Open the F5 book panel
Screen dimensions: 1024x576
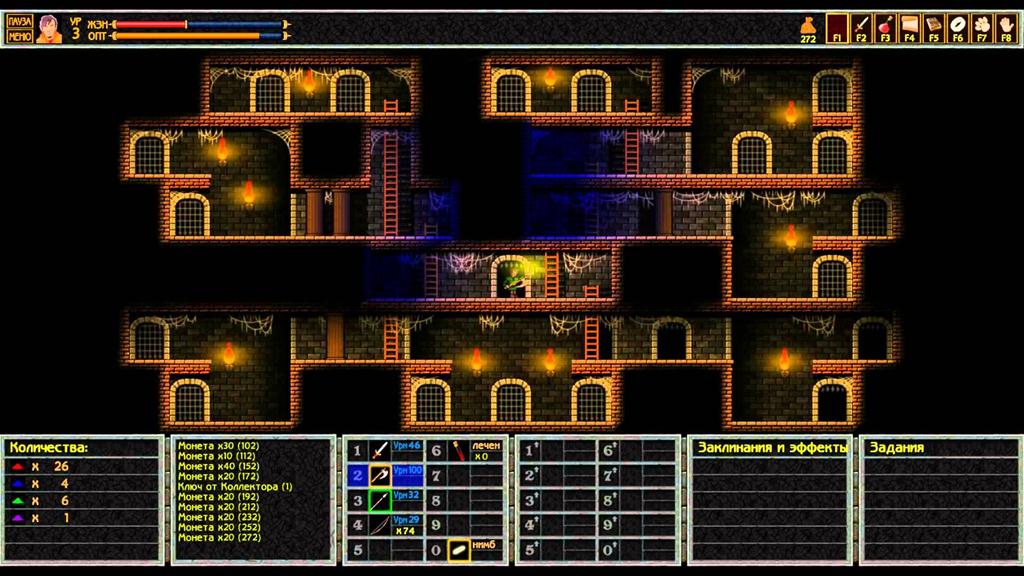[x=933, y=25]
